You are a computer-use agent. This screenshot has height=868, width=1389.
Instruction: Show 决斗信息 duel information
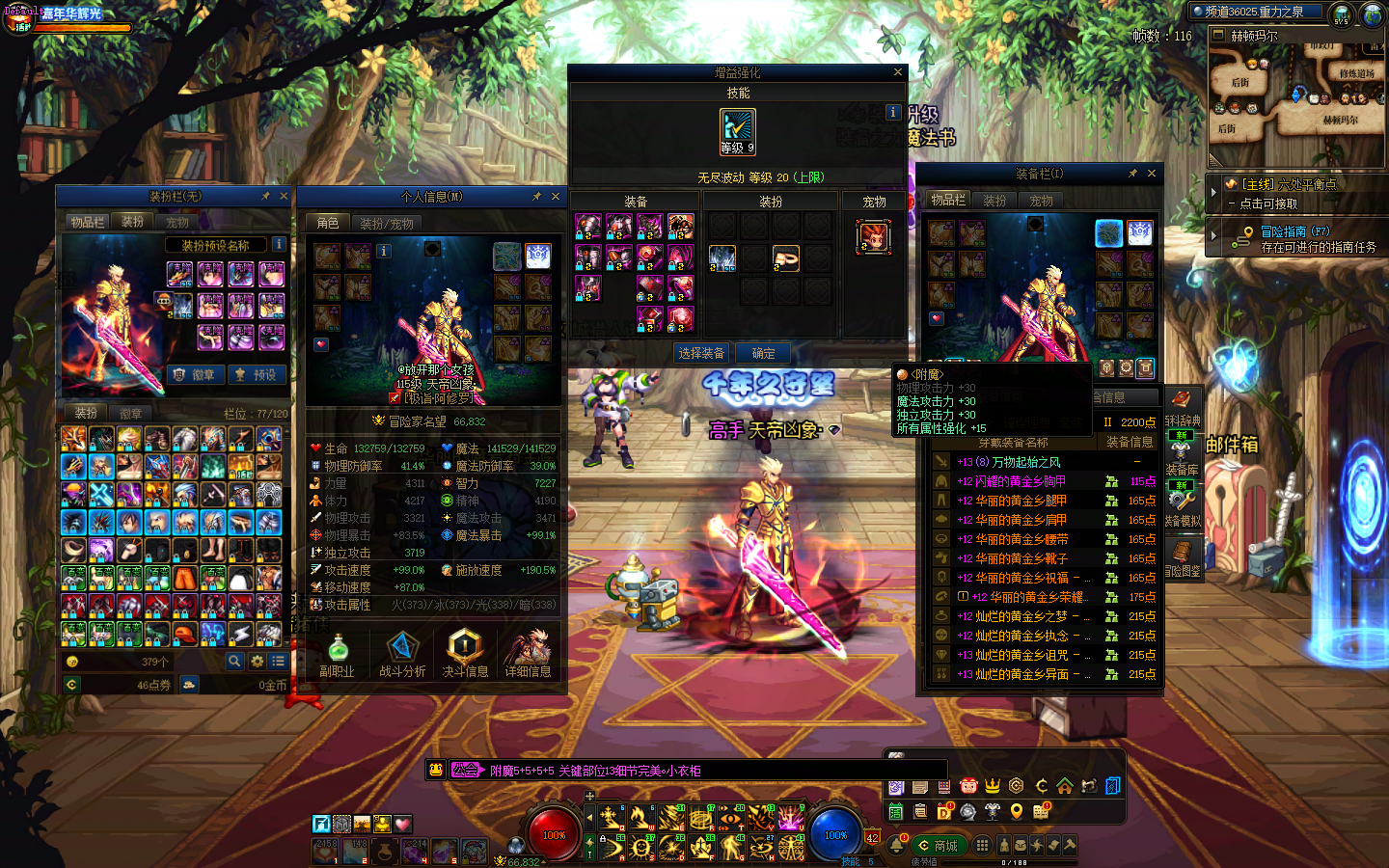tap(465, 654)
